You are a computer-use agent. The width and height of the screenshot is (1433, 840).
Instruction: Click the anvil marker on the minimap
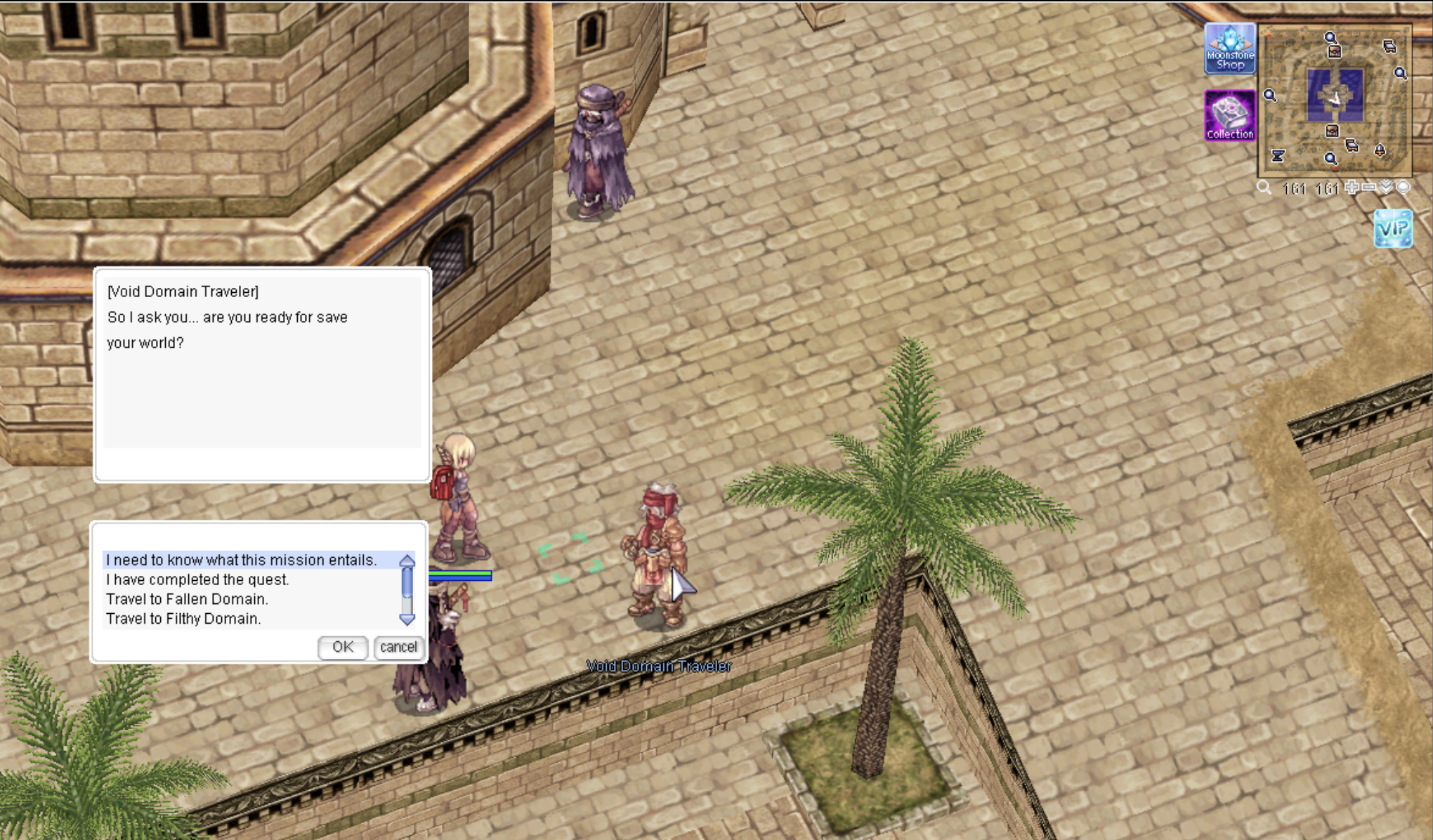point(1278,156)
